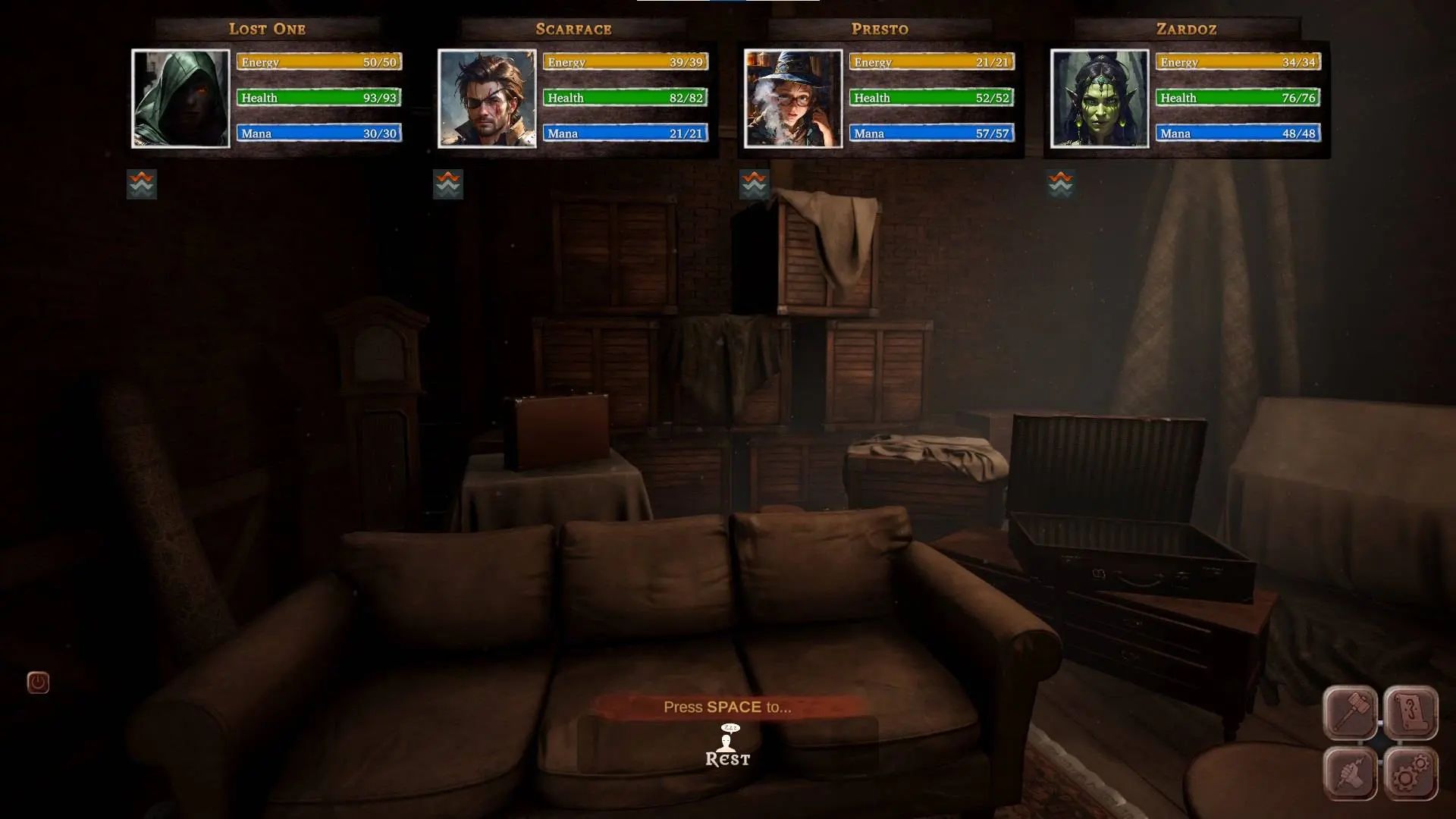1456x819 pixels.
Task: Open the gear settings menu
Action: [x=1410, y=774]
